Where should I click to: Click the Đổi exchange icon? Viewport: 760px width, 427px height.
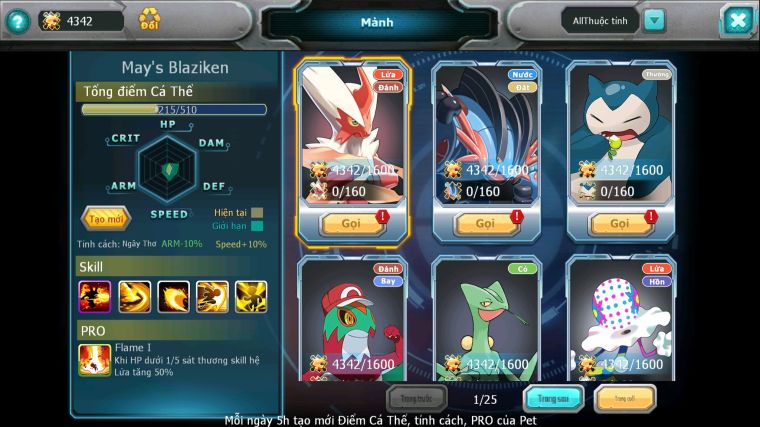pyautogui.click(x=149, y=19)
